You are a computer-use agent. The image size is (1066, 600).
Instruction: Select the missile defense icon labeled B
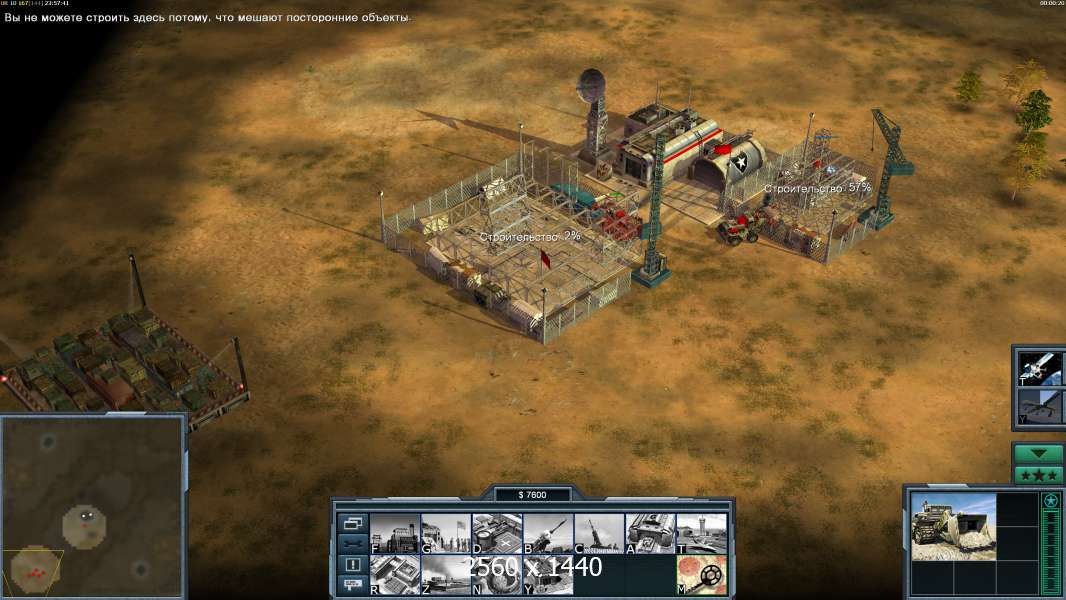548,533
